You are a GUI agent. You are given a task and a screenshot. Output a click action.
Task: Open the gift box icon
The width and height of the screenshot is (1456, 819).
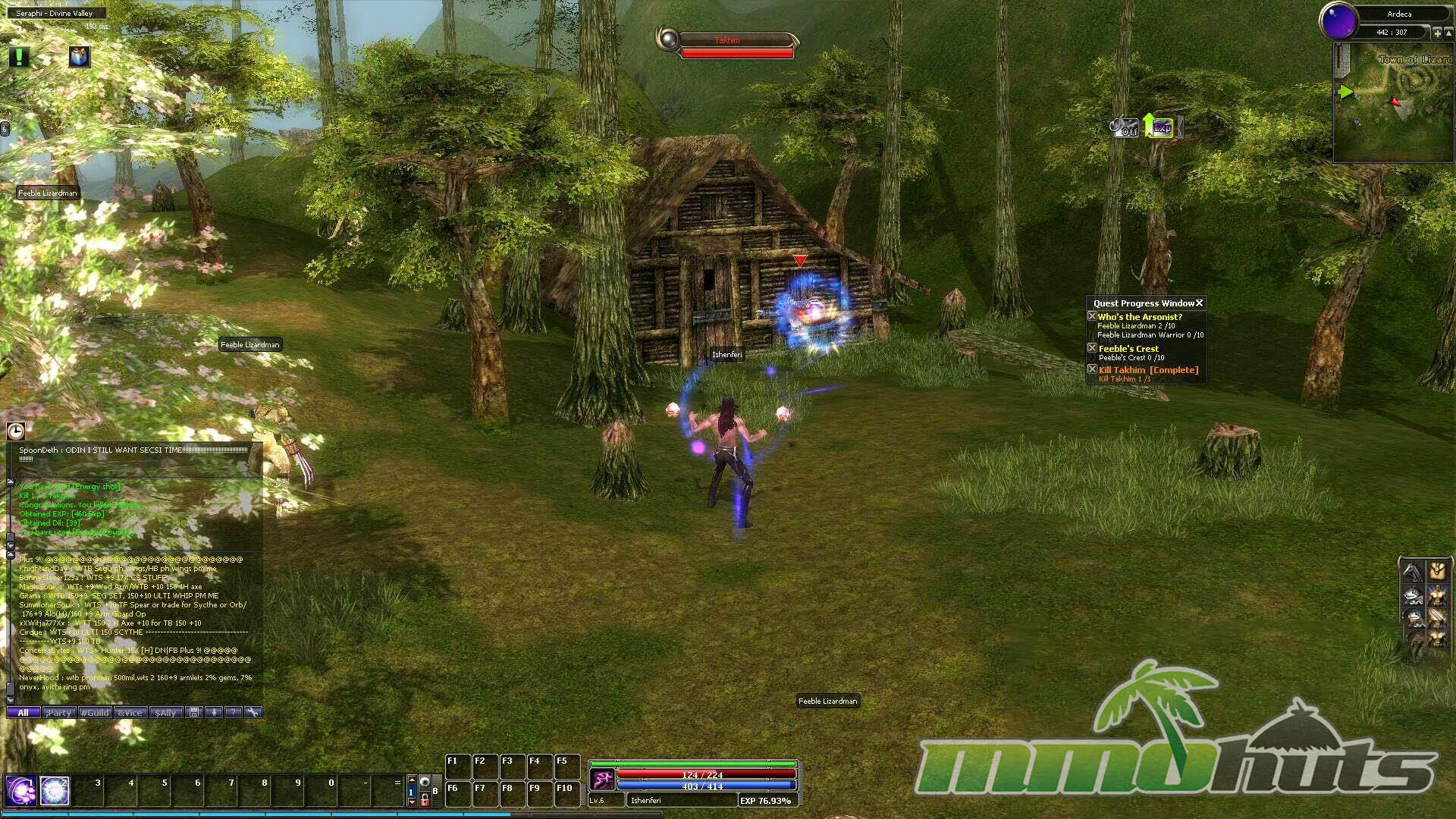[79, 57]
